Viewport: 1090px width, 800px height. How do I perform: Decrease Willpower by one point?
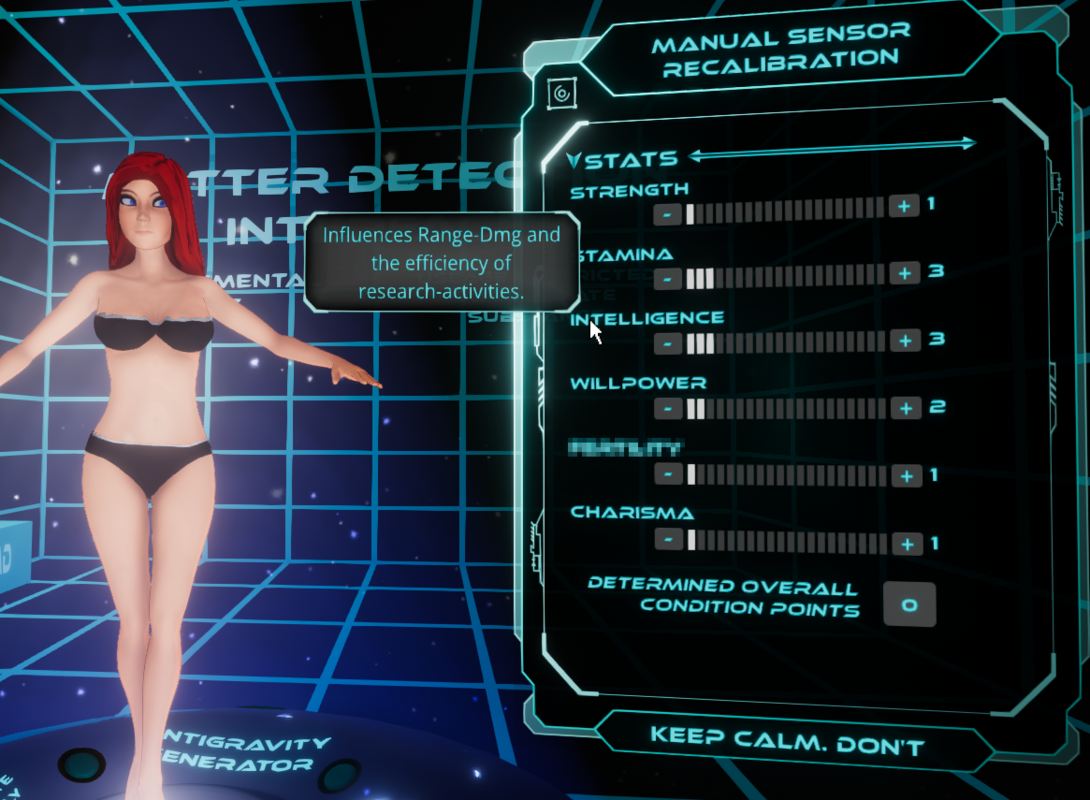pyautogui.click(x=669, y=409)
